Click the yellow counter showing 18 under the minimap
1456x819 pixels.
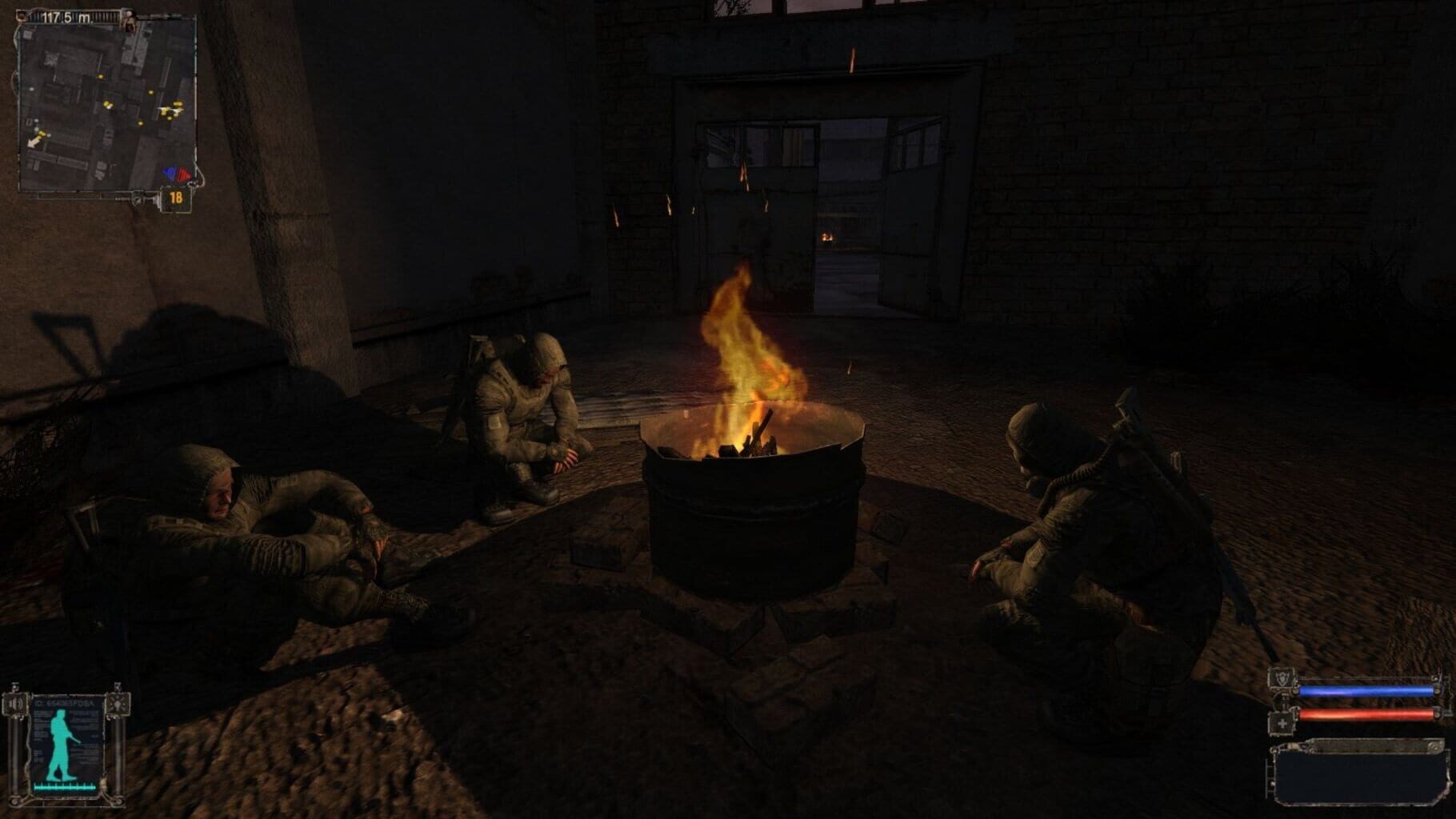point(176,198)
